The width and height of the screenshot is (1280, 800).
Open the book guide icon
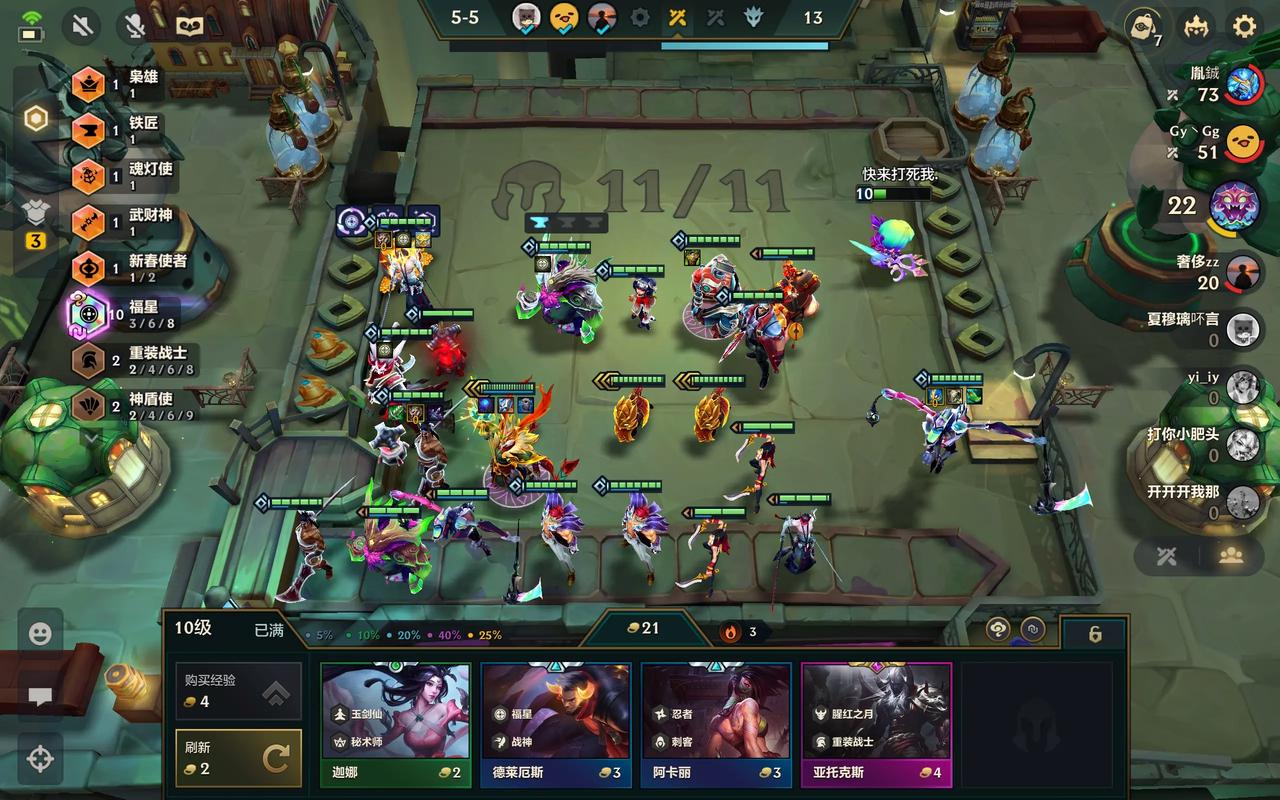tap(189, 26)
